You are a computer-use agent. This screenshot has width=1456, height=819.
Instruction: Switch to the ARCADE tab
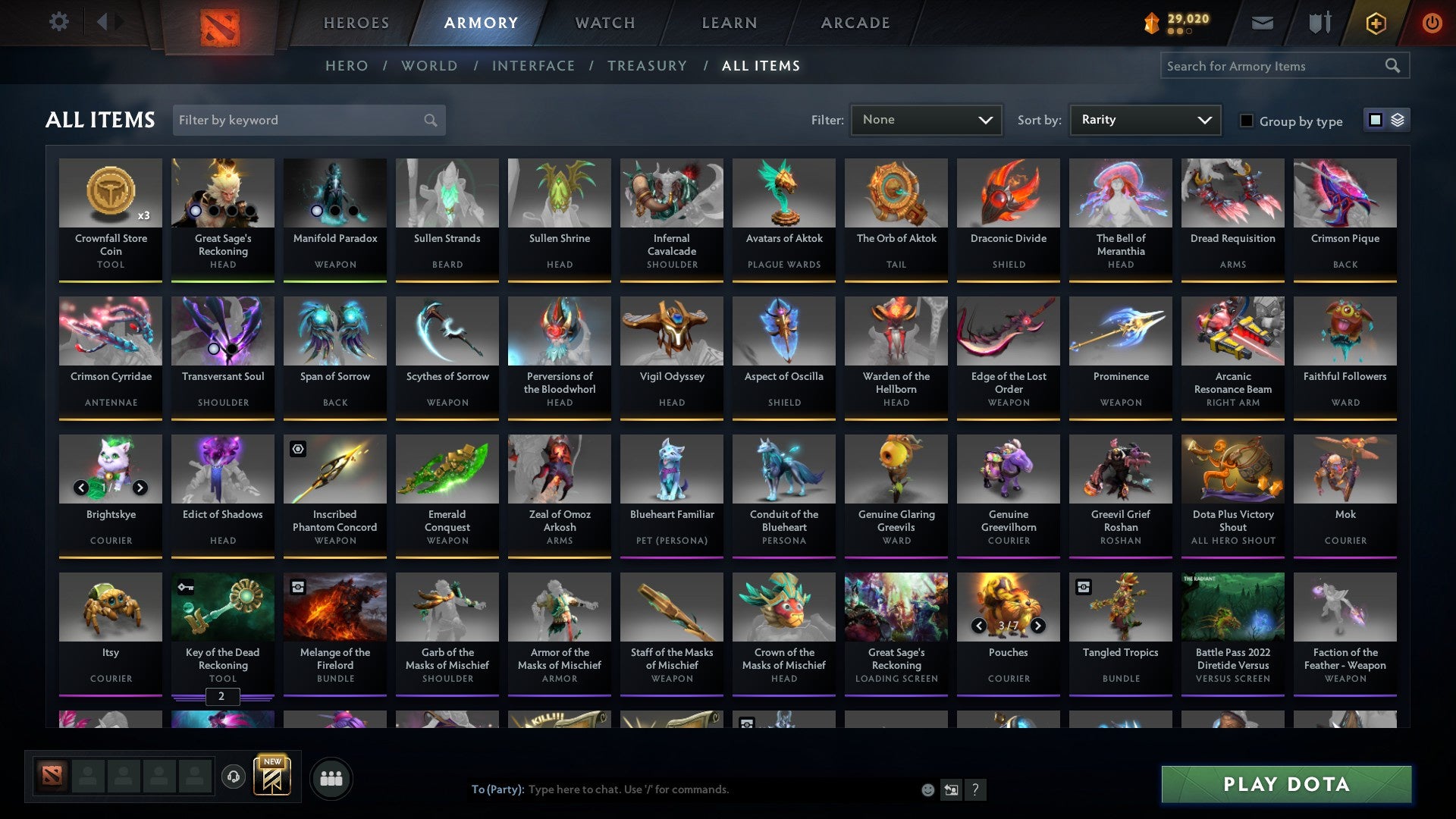tap(855, 23)
